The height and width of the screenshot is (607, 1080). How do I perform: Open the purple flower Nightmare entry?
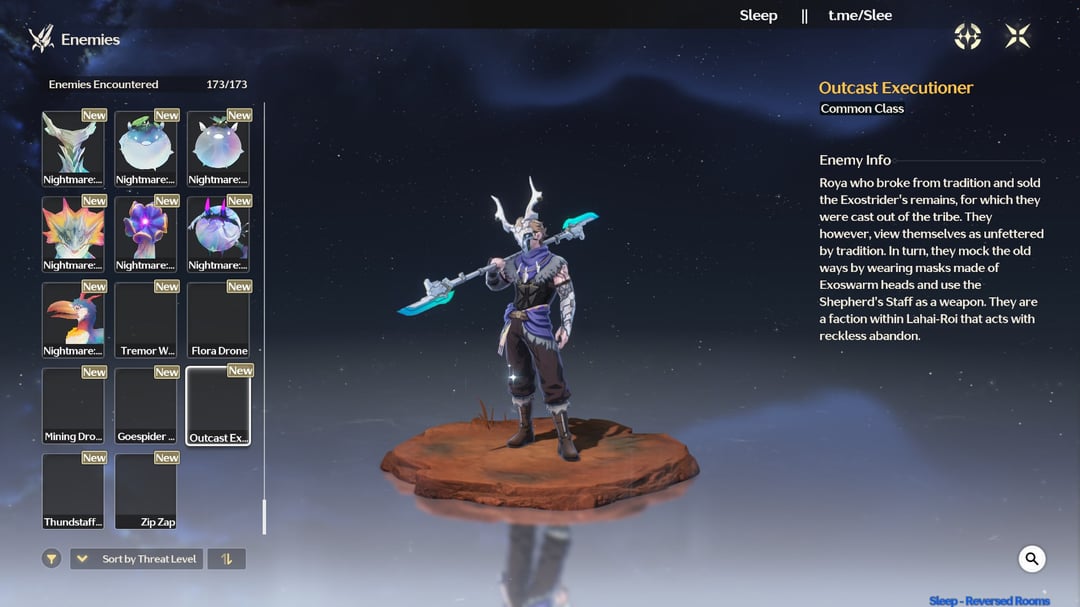point(146,234)
